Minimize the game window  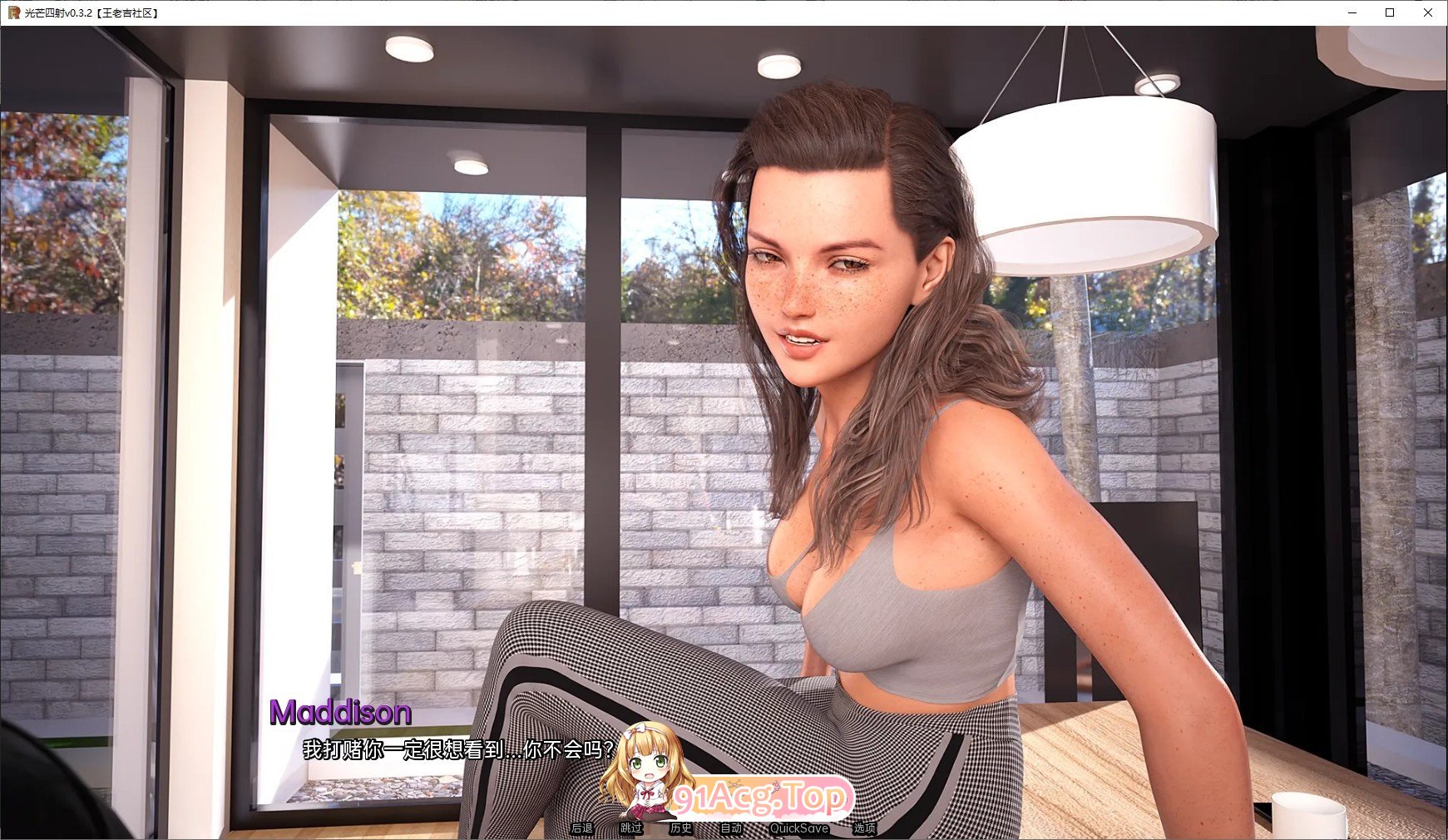coord(1352,12)
